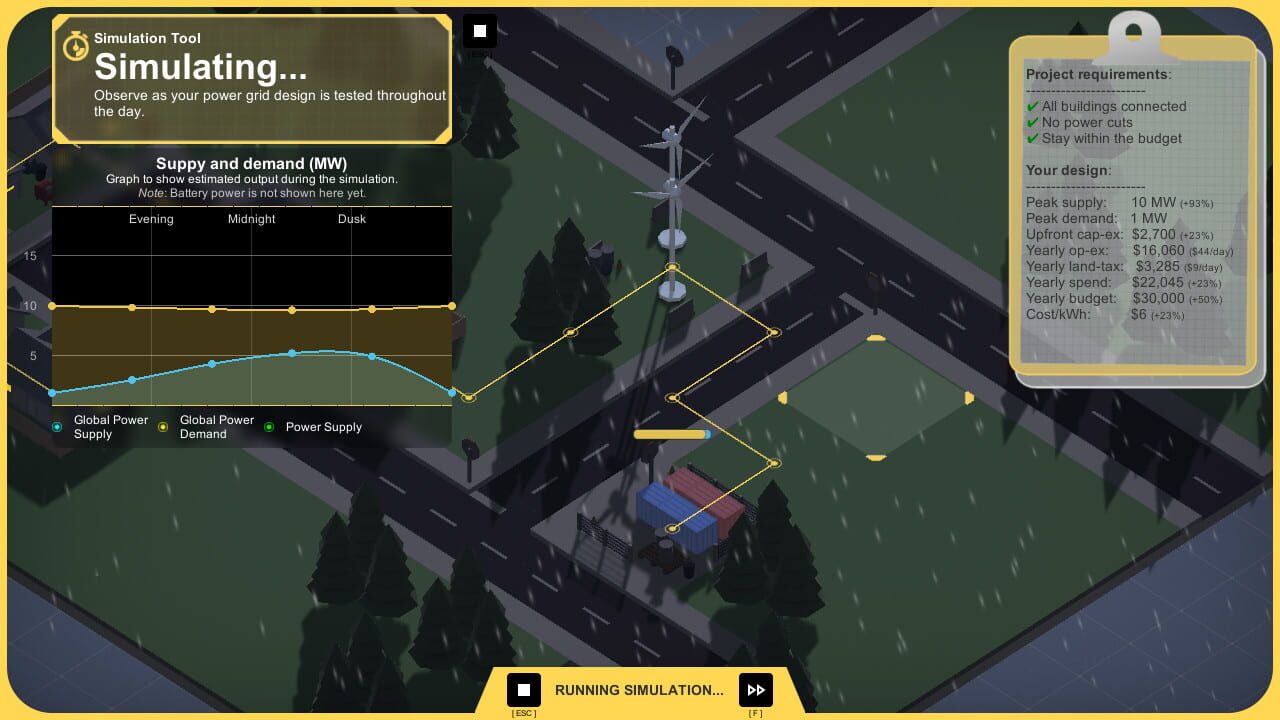Click the RUNNING SIMULATION label
The width and height of the screenshot is (1280, 720).
639,689
